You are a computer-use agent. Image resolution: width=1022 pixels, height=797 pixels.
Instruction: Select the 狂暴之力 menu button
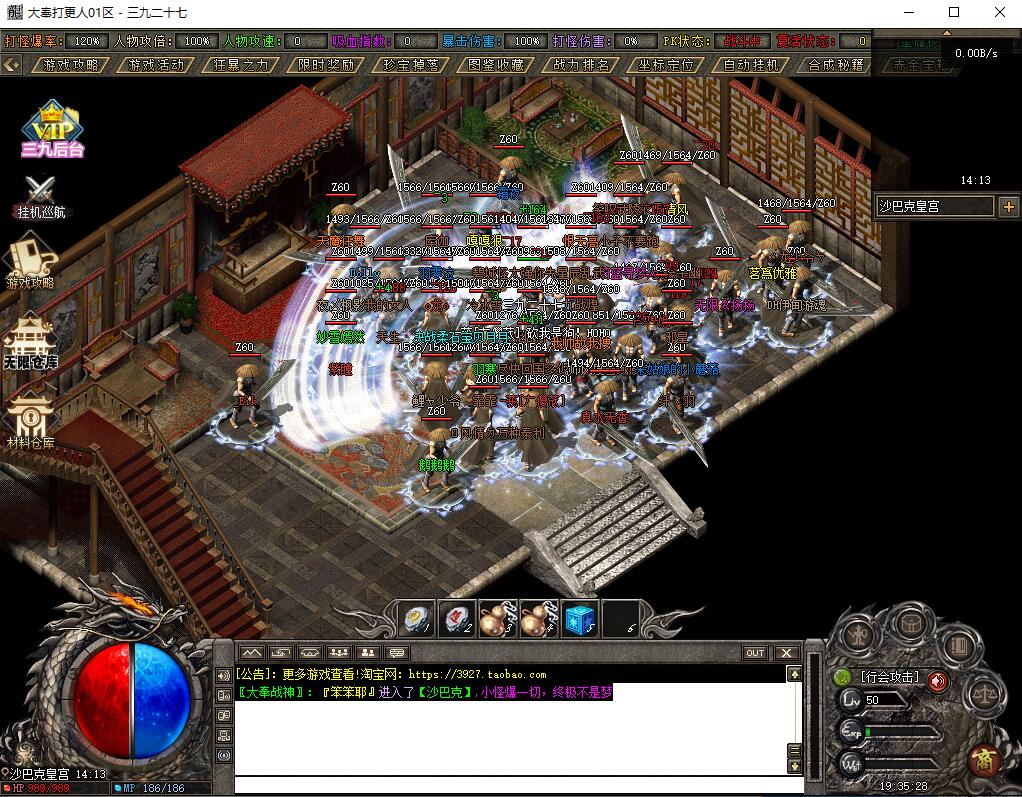241,65
